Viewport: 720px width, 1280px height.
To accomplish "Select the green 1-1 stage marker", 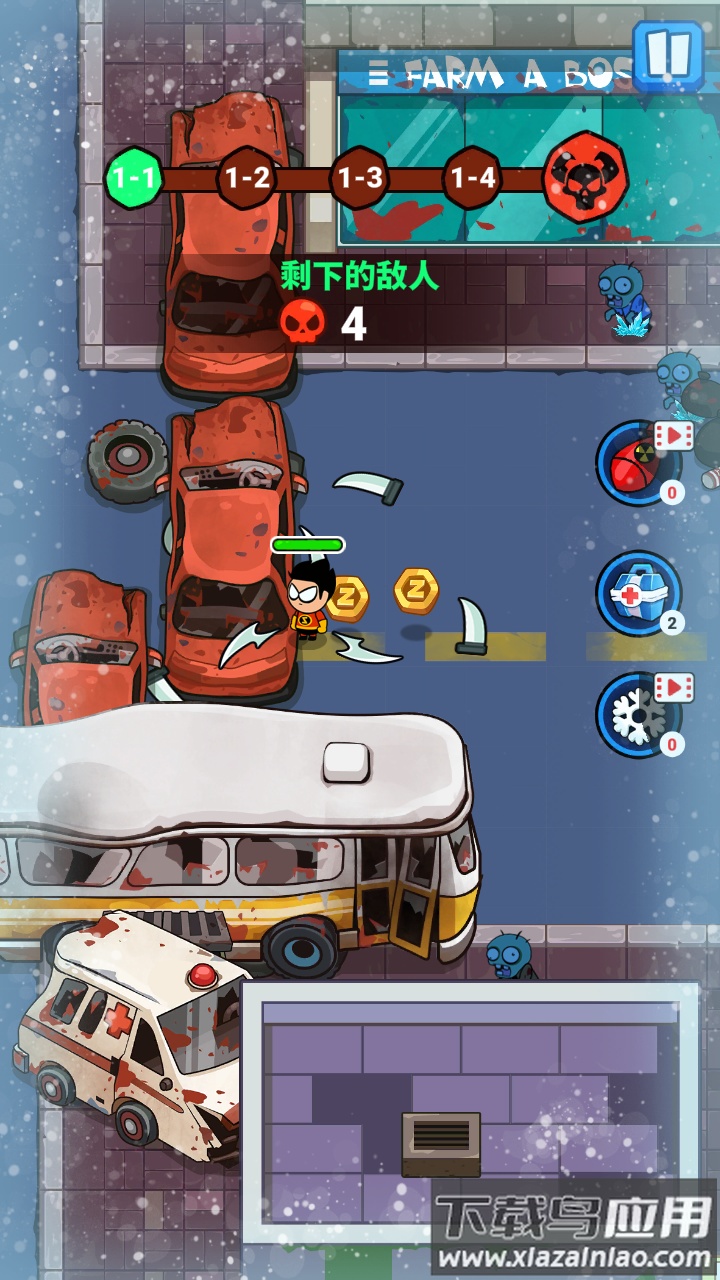I will [x=134, y=179].
